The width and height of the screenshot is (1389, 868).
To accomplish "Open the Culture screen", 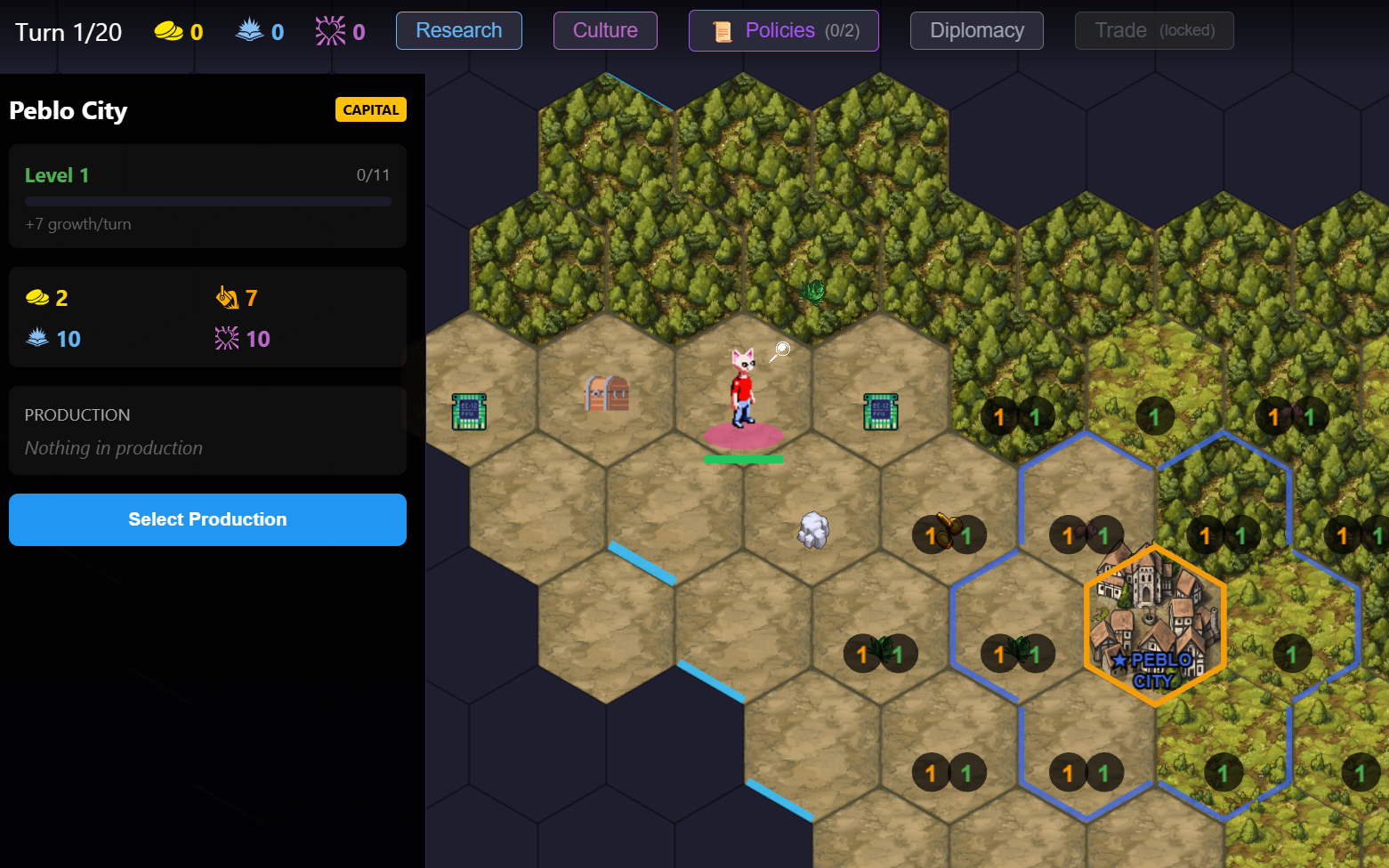I will click(605, 29).
